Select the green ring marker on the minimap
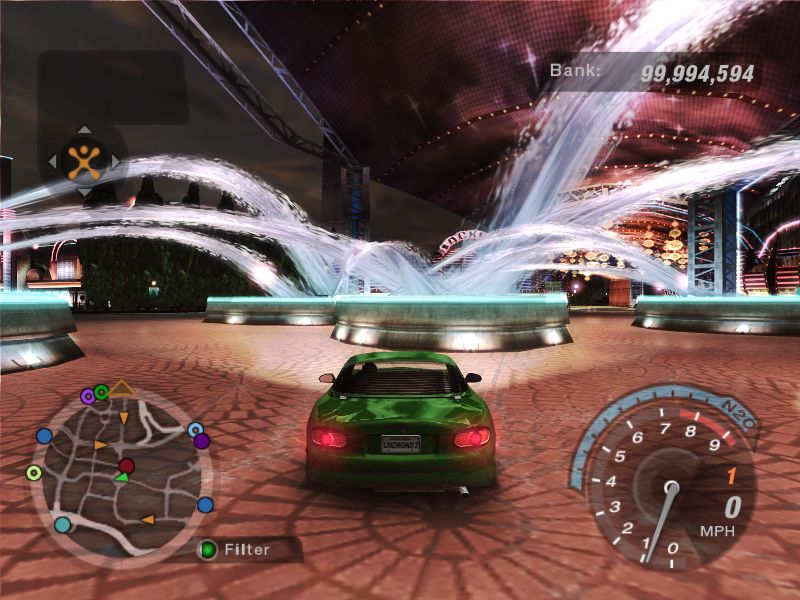 pos(101,391)
